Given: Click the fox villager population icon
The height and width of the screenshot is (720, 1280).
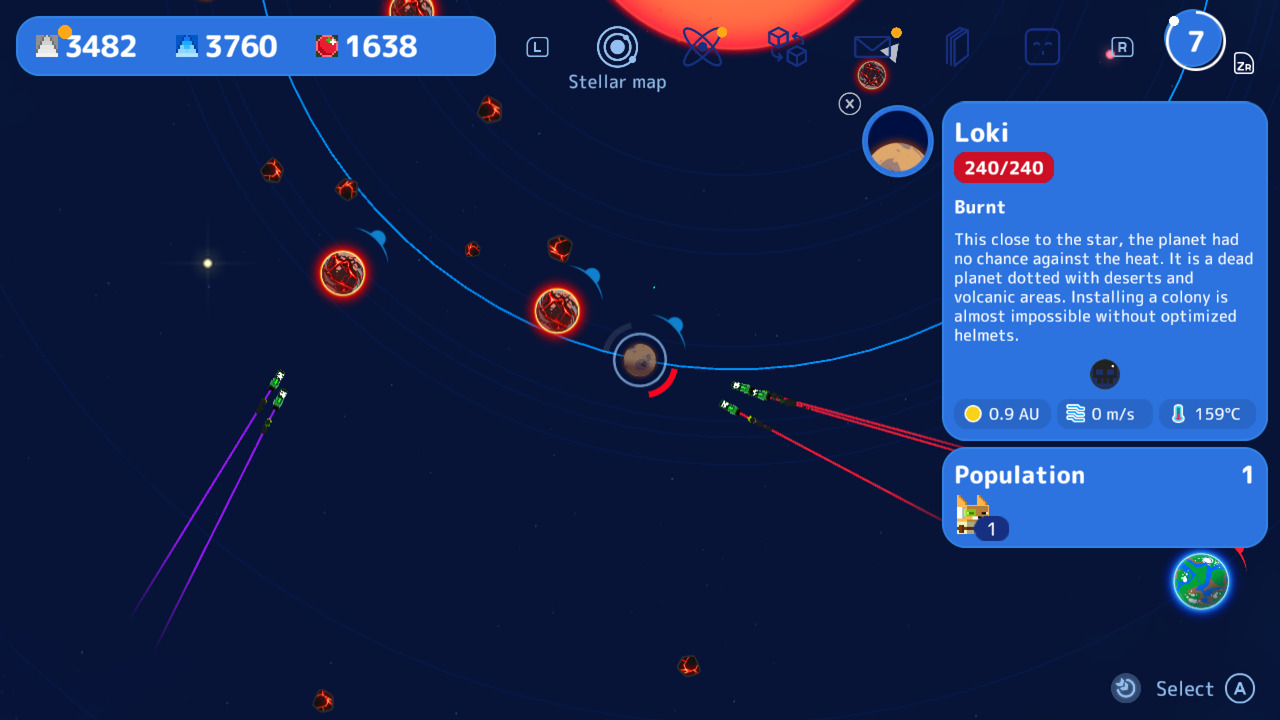Looking at the screenshot, I should coord(971,515).
